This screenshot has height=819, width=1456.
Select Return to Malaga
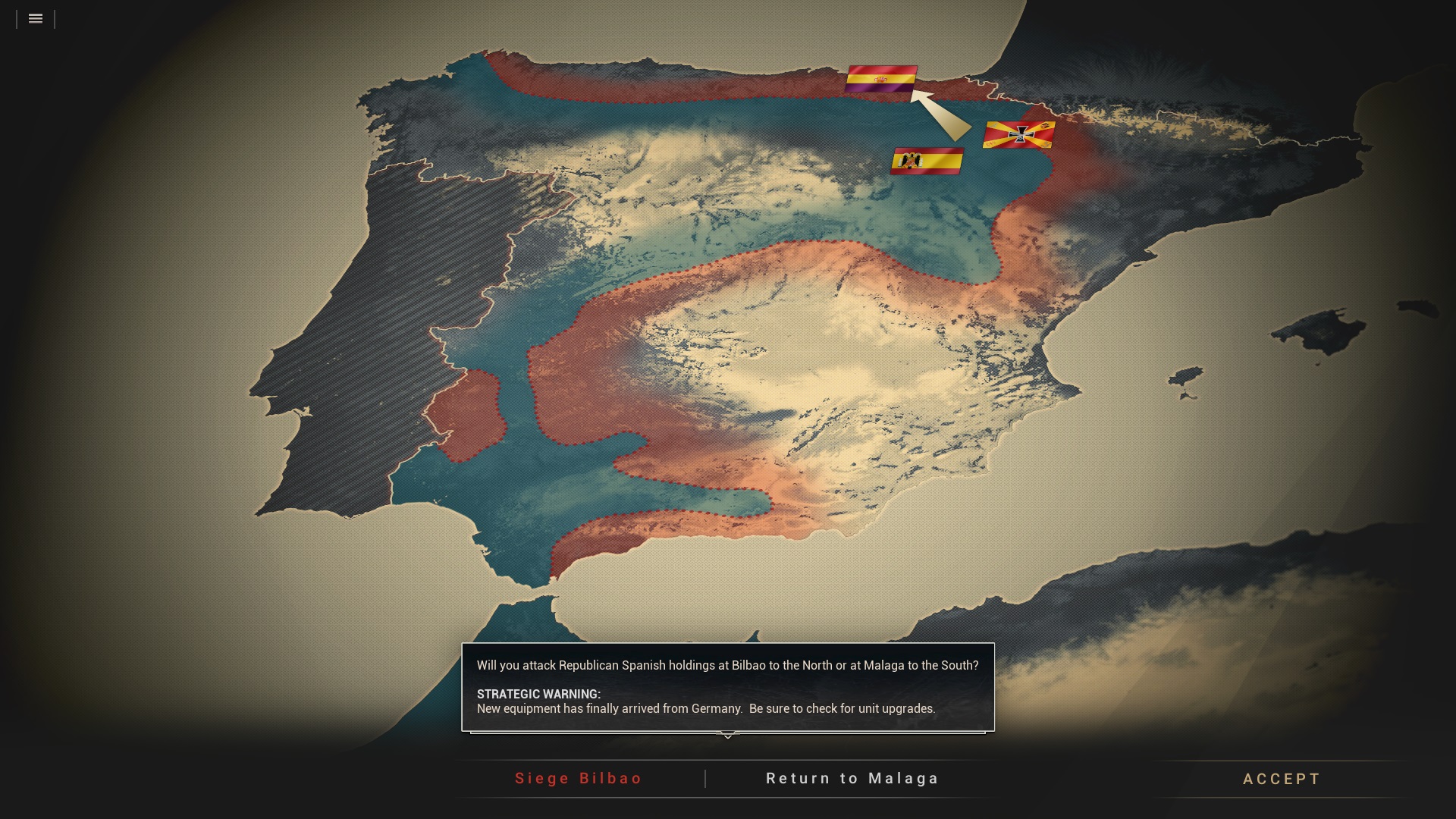coord(852,779)
